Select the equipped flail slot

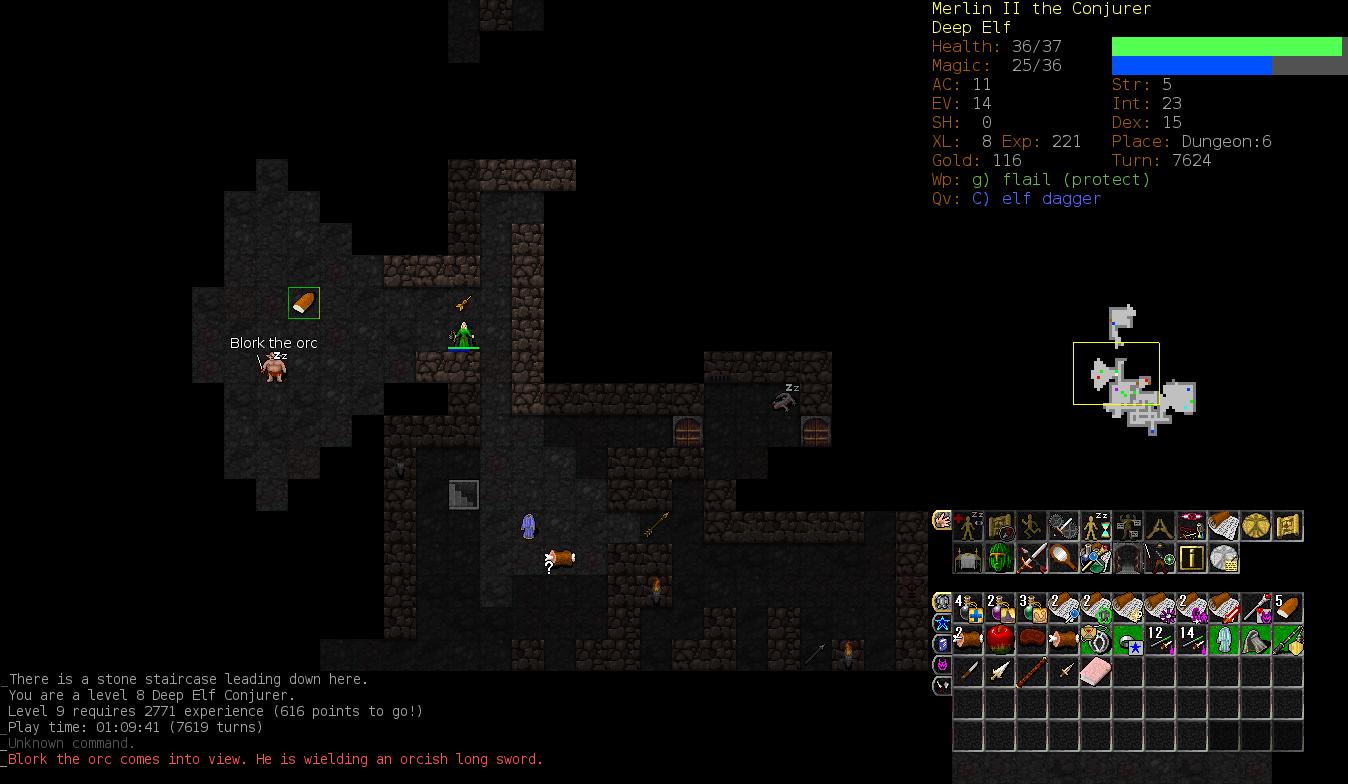[1287, 640]
